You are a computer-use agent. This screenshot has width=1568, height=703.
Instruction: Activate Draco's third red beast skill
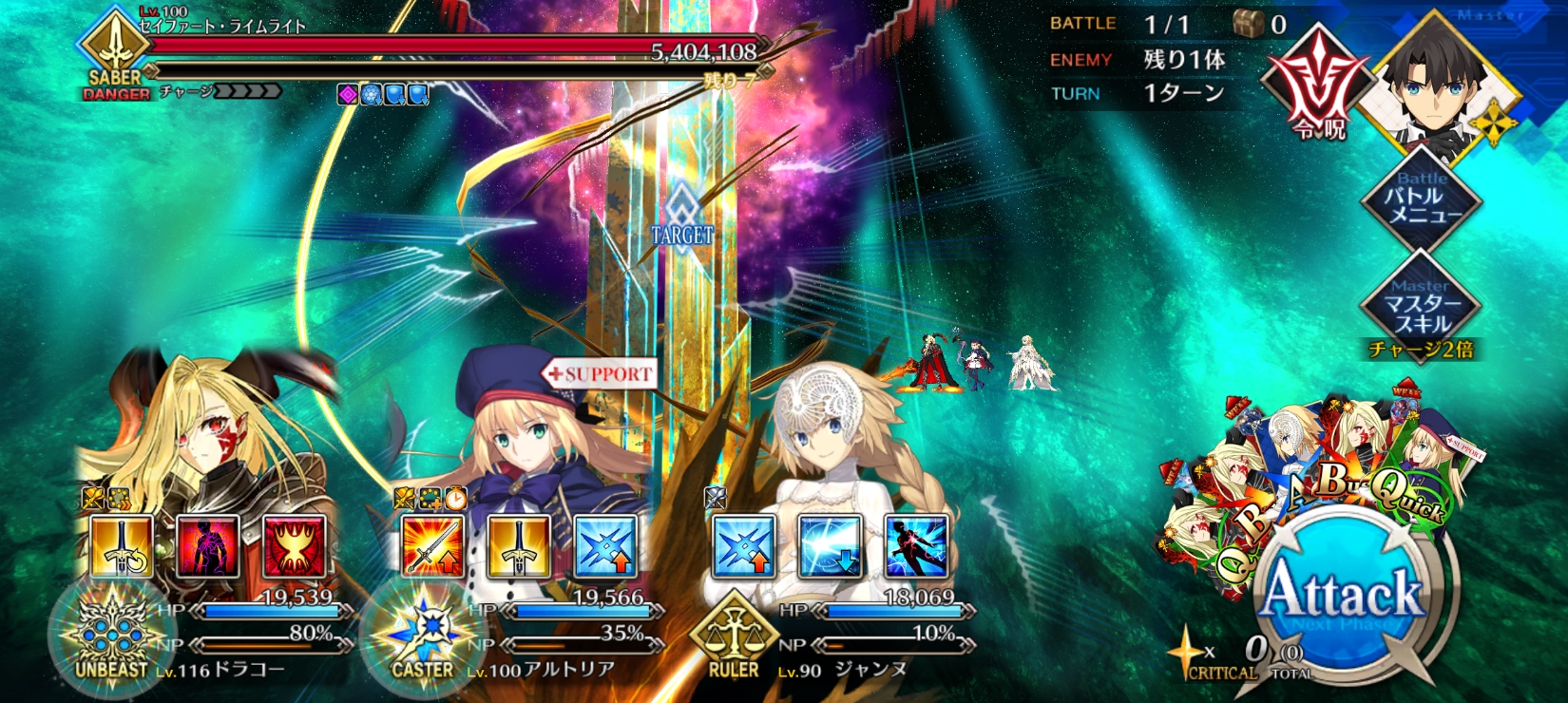(294, 546)
